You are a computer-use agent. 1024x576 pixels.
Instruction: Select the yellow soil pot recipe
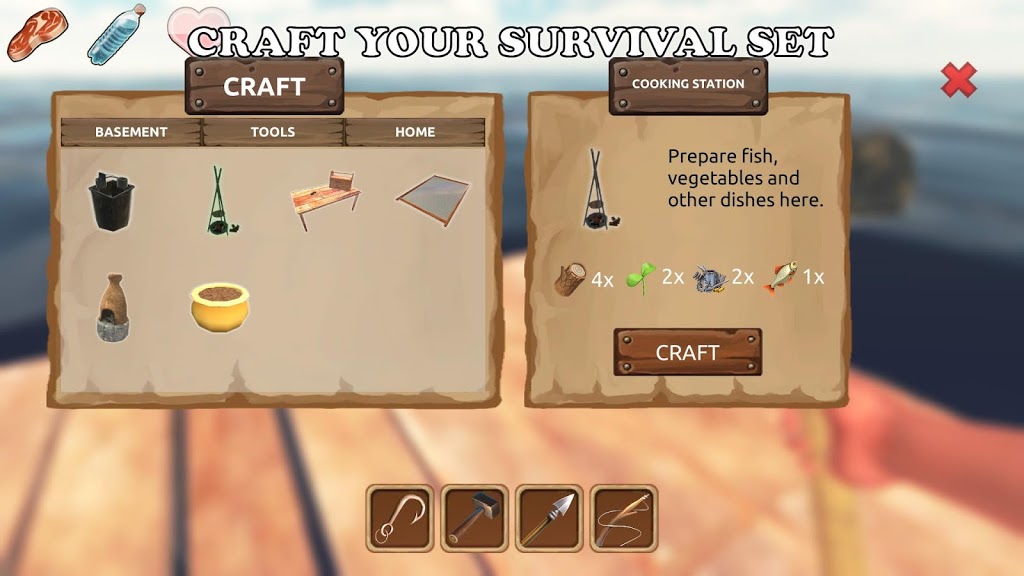(x=220, y=308)
